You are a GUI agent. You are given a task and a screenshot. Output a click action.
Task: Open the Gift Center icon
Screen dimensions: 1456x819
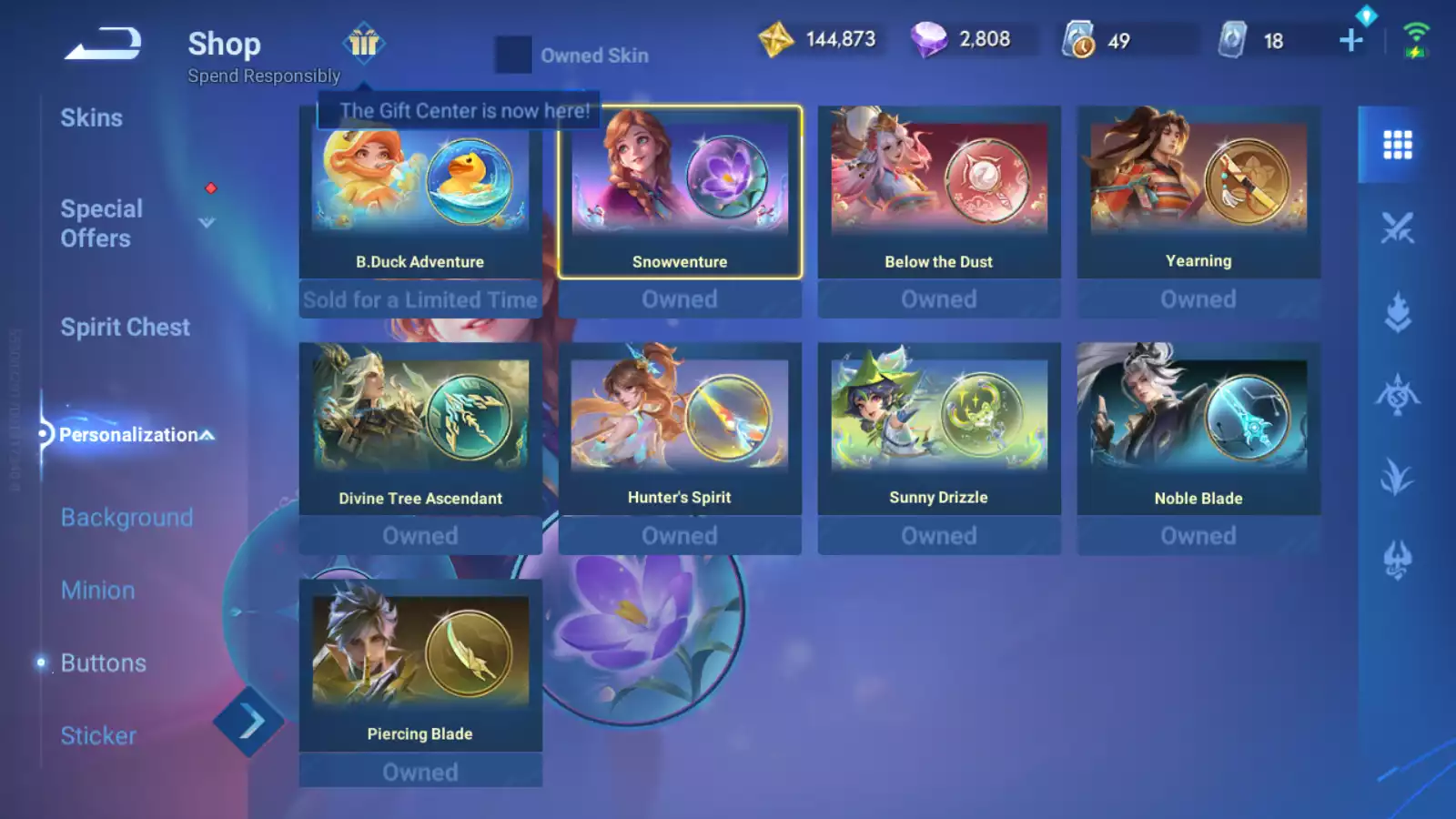pos(364,42)
